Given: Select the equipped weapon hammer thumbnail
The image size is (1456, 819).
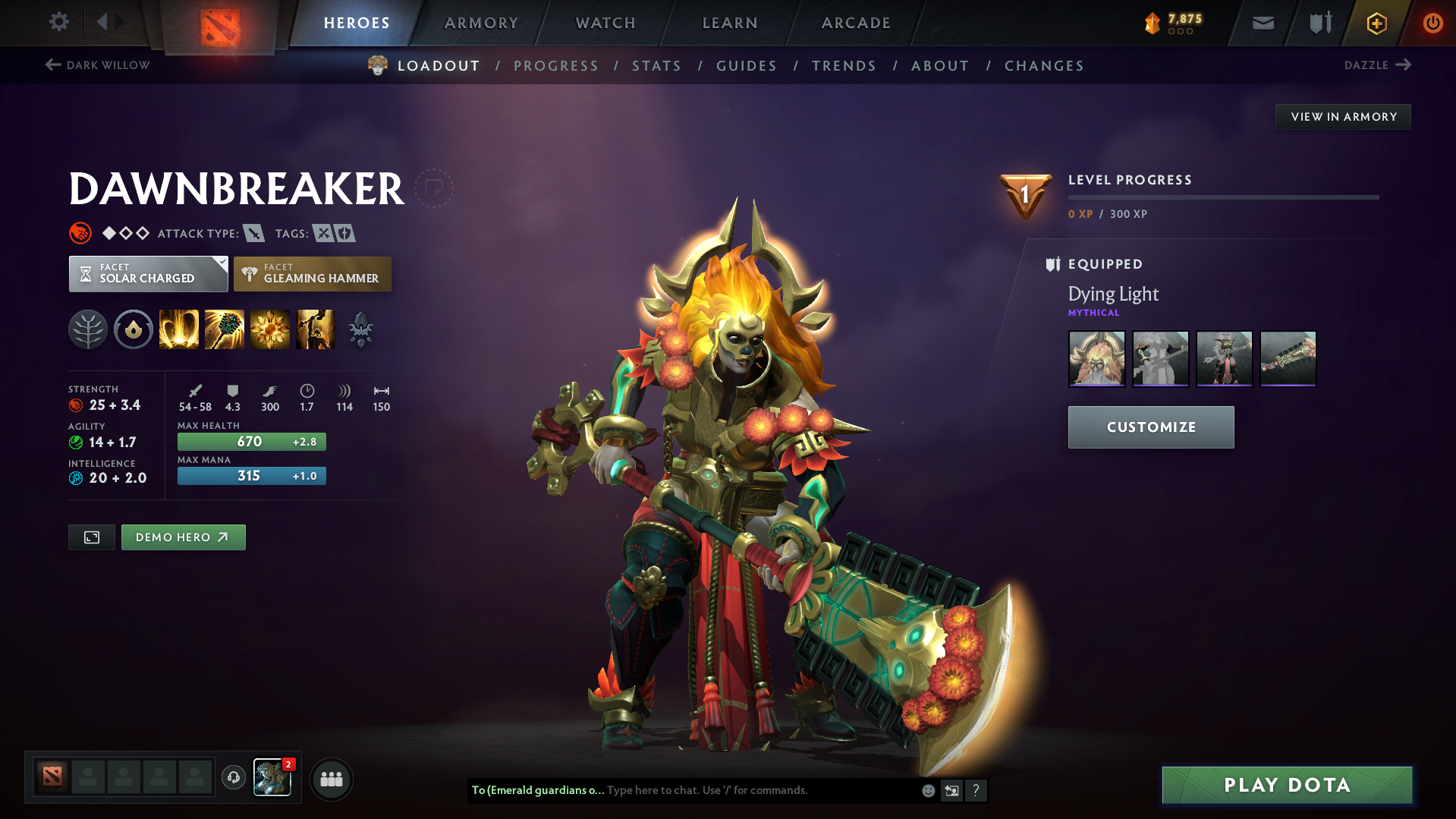Looking at the screenshot, I should pos(1288,358).
